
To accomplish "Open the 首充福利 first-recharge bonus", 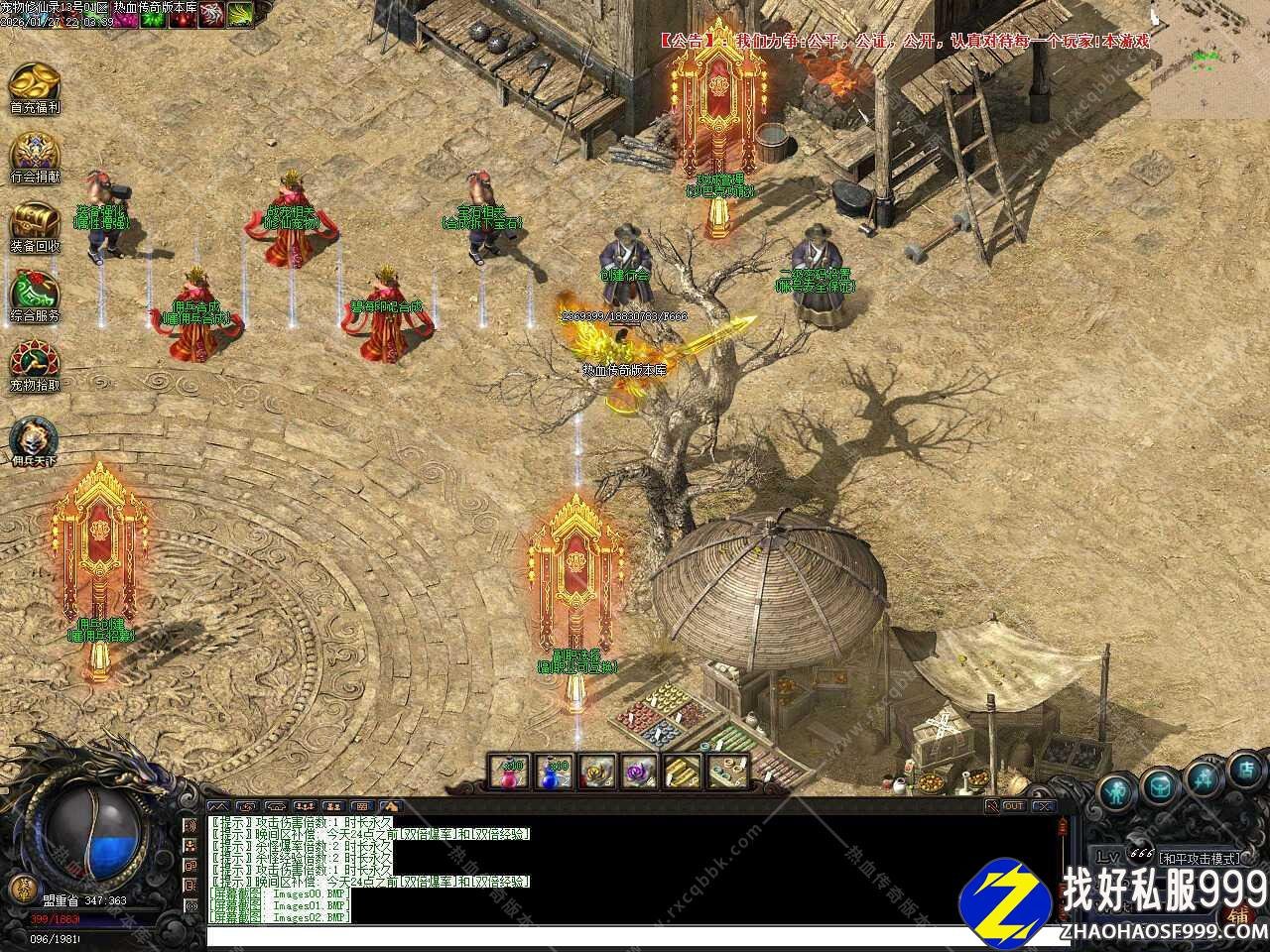I will 35,87.
